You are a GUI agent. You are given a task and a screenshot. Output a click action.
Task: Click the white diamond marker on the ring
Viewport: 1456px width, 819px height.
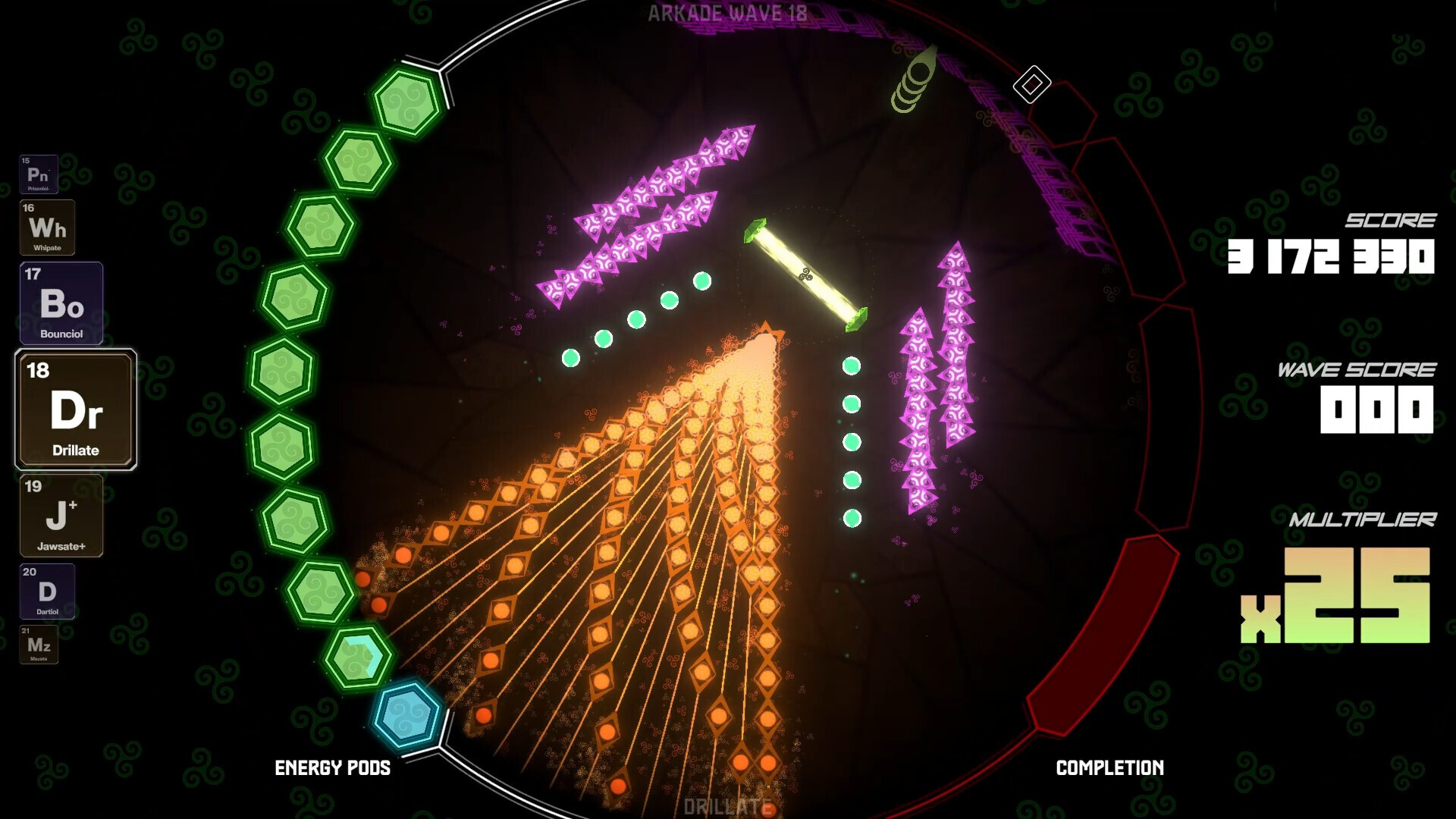point(1031,86)
